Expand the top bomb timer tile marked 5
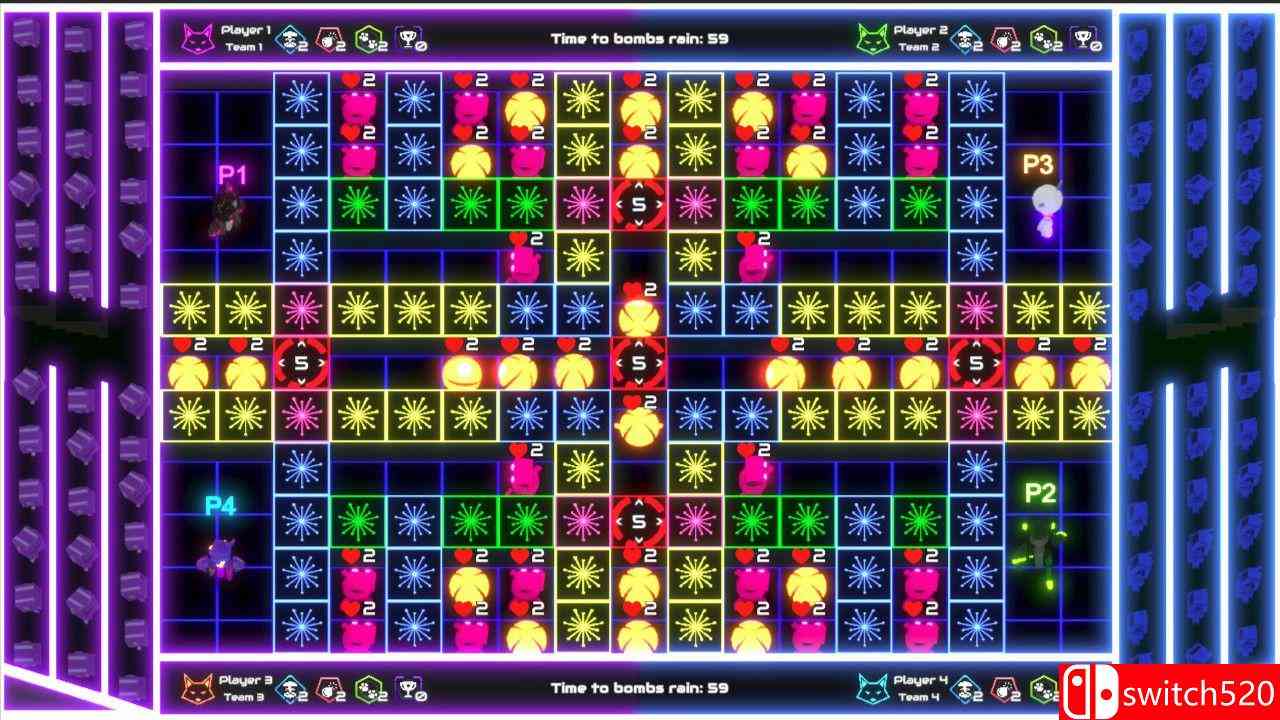Screen dimensions: 1280x720 (x=638, y=203)
